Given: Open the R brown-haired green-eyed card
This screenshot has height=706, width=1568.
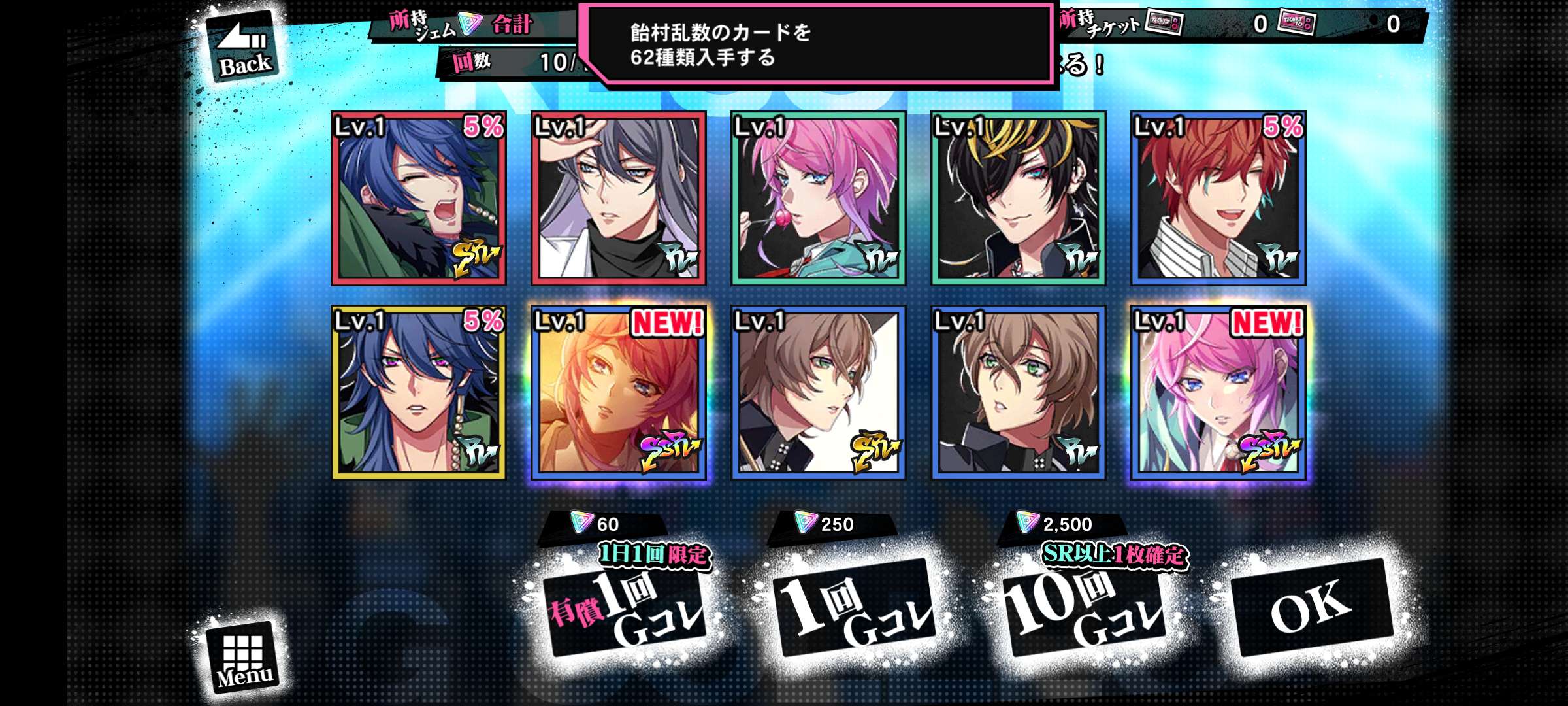Looking at the screenshot, I should click(1018, 392).
